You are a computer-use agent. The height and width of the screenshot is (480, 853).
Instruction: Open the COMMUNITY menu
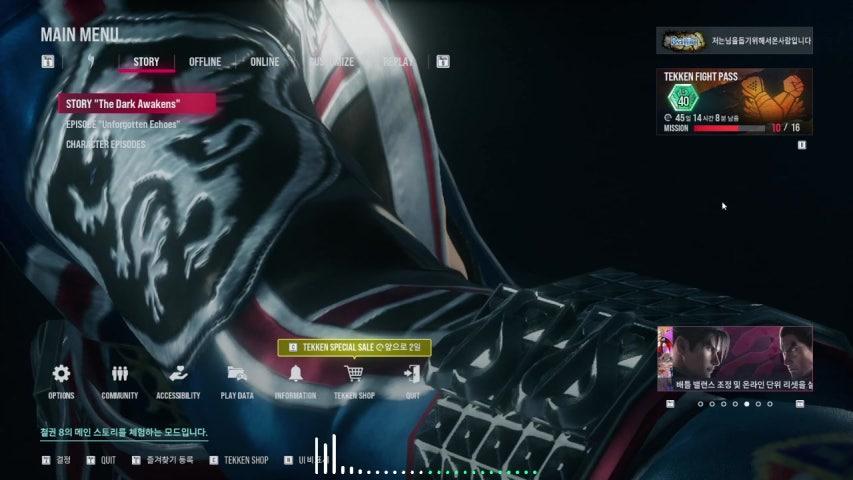pyautogui.click(x=120, y=375)
